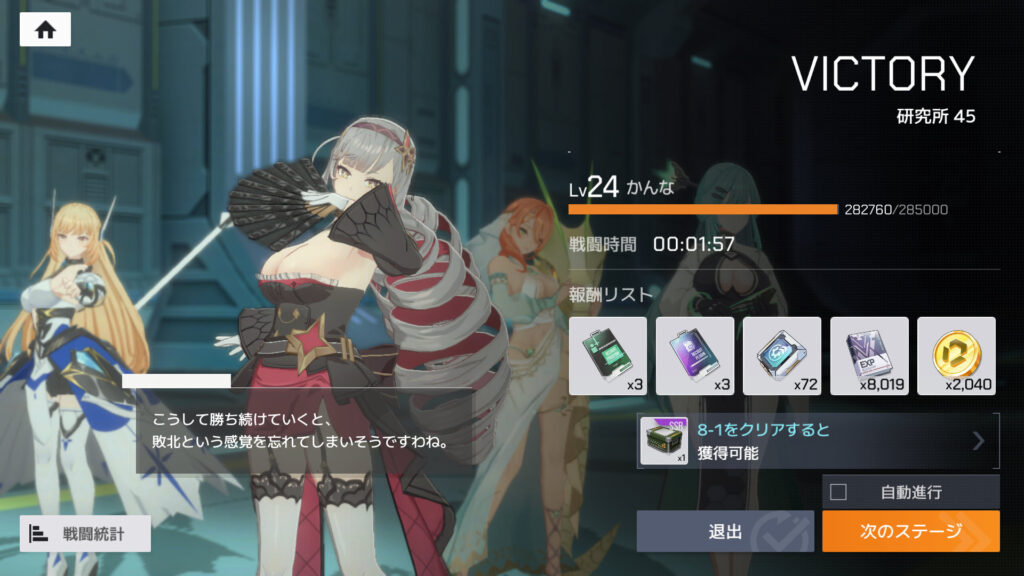The image size is (1024, 576).
Task: Proceed with 次のステージ button
Action: tap(910, 531)
